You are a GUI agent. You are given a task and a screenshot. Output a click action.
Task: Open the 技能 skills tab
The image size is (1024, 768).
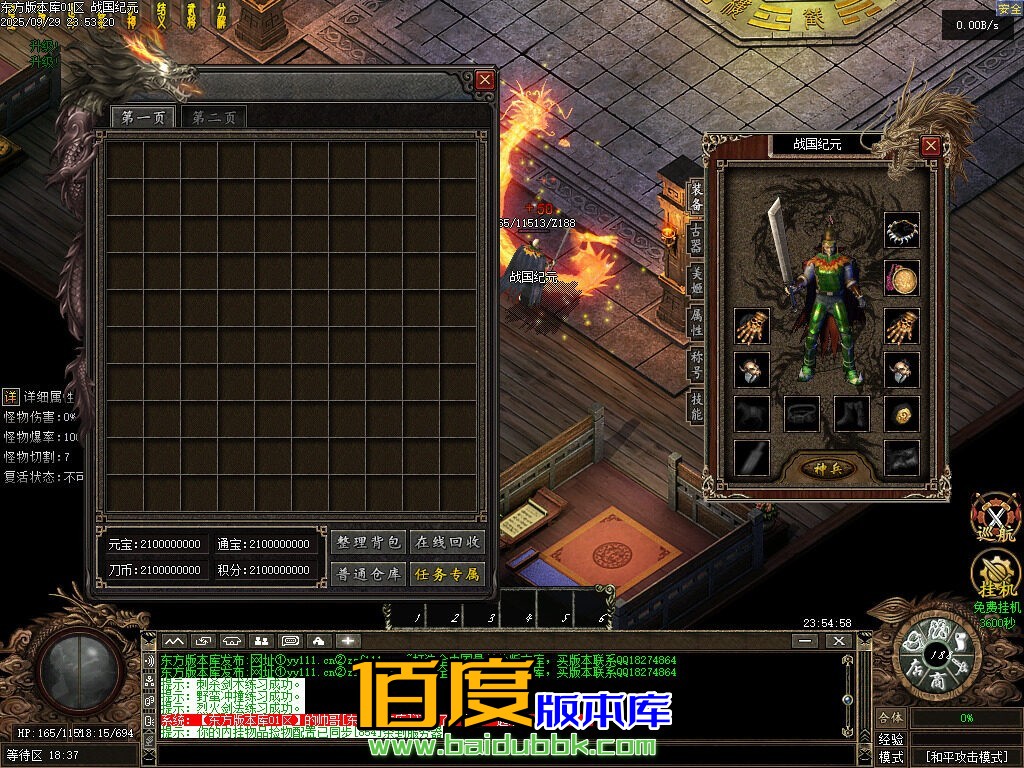point(696,405)
